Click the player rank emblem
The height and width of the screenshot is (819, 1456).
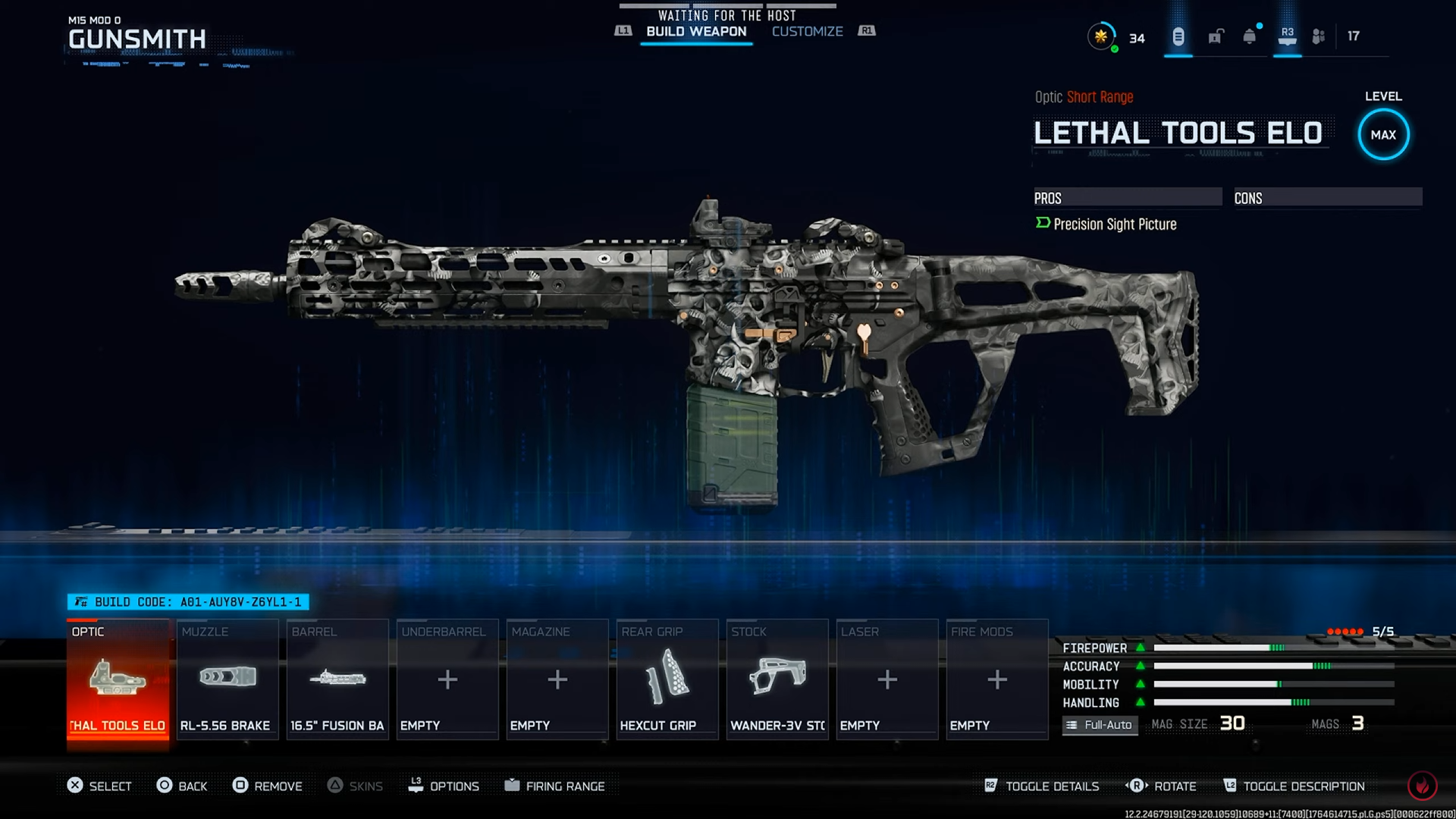pos(1101,36)
